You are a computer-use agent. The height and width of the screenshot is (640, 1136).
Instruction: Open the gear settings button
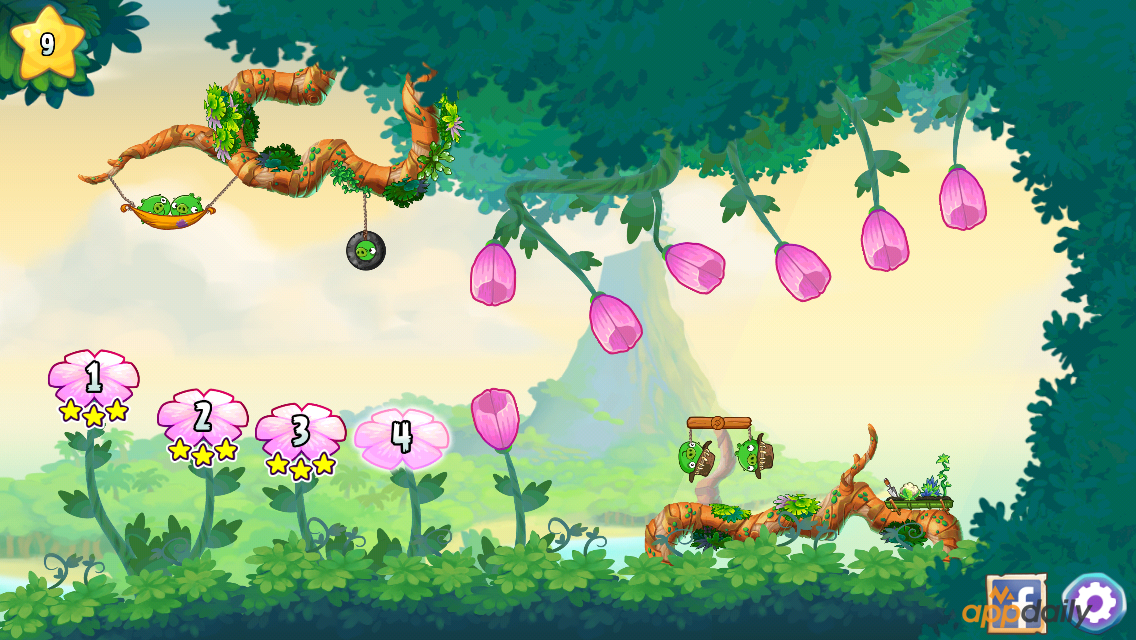point(1093,602)
